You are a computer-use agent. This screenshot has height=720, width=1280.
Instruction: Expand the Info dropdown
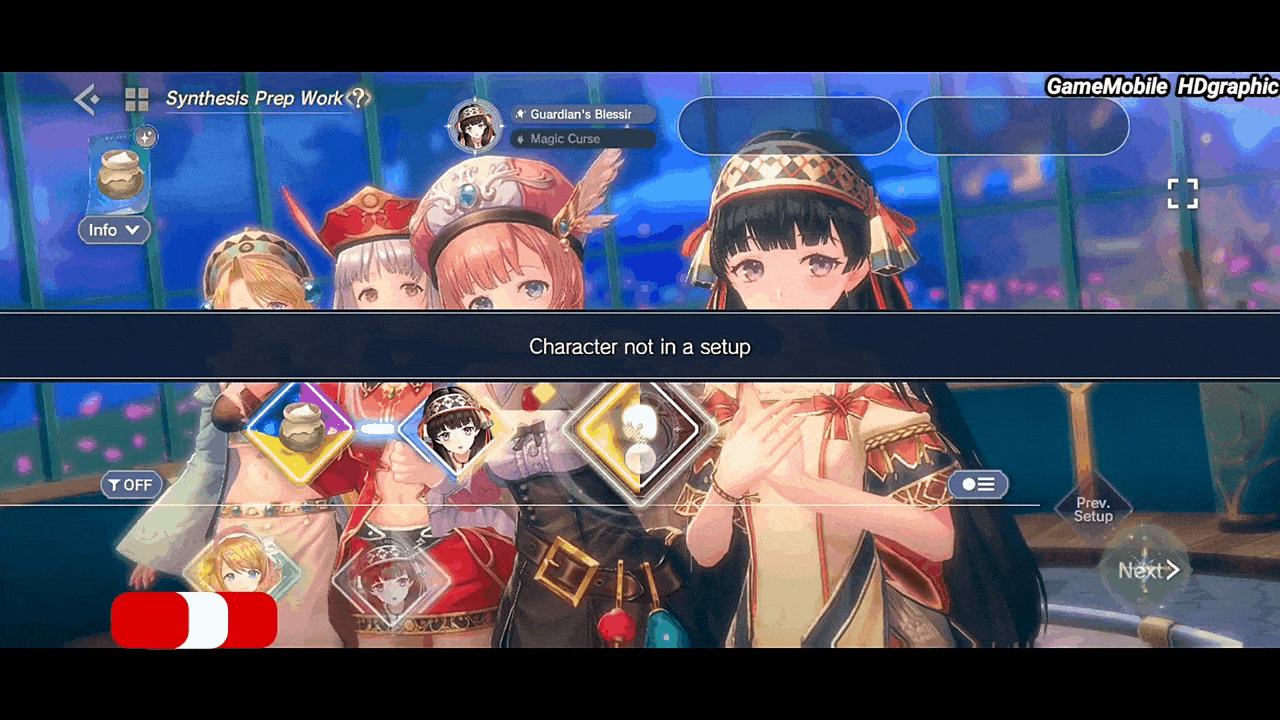[114, 230]
